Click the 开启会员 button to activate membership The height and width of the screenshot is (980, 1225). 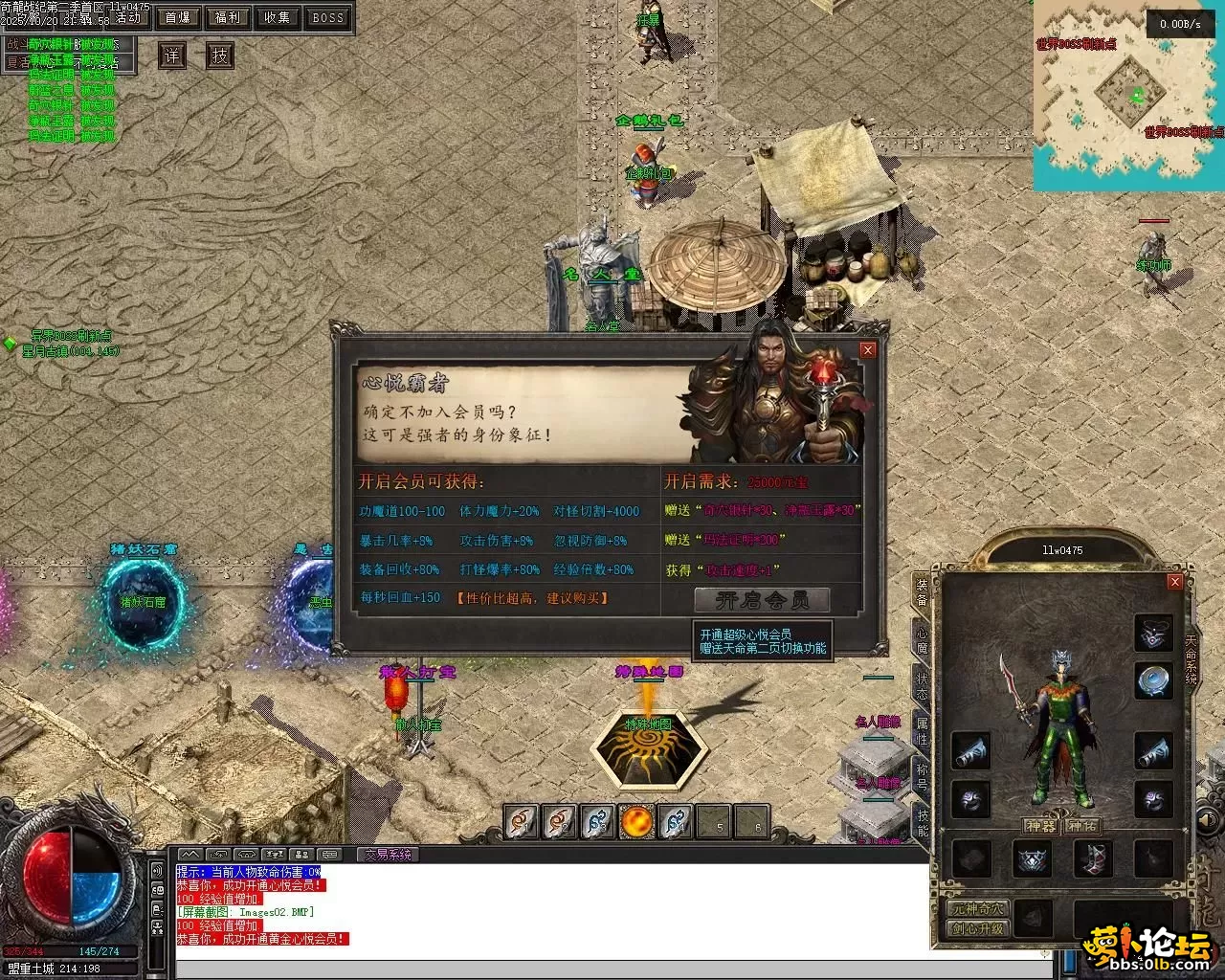point(762,600)
